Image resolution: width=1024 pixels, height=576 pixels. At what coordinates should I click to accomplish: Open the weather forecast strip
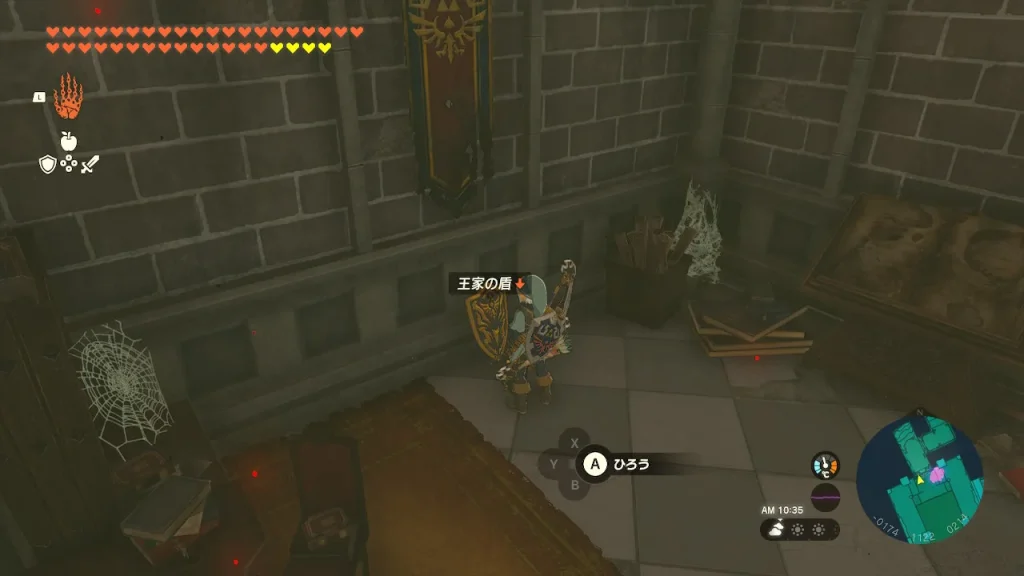coord(799,530)
